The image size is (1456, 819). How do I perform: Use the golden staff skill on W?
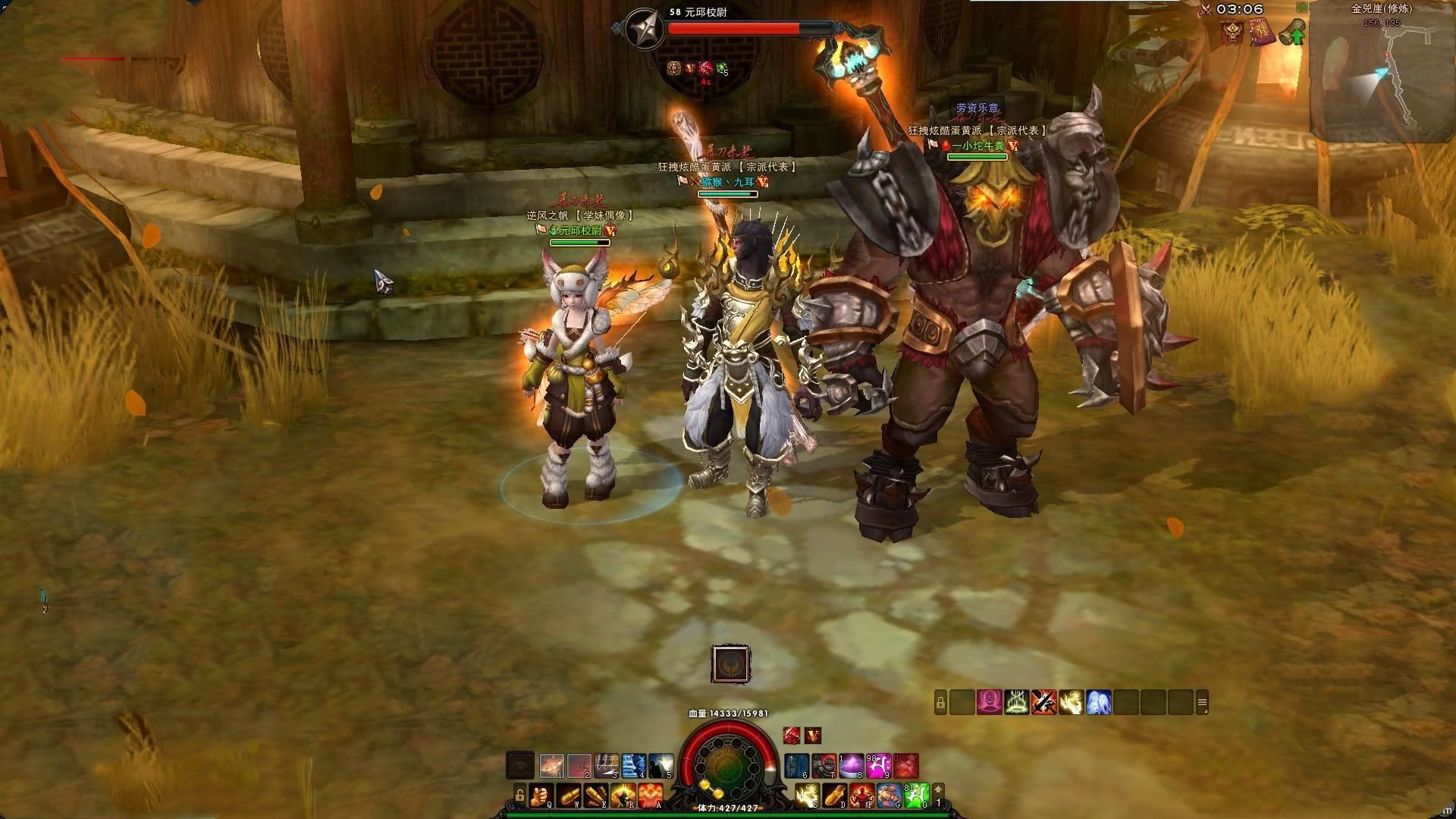568,795
